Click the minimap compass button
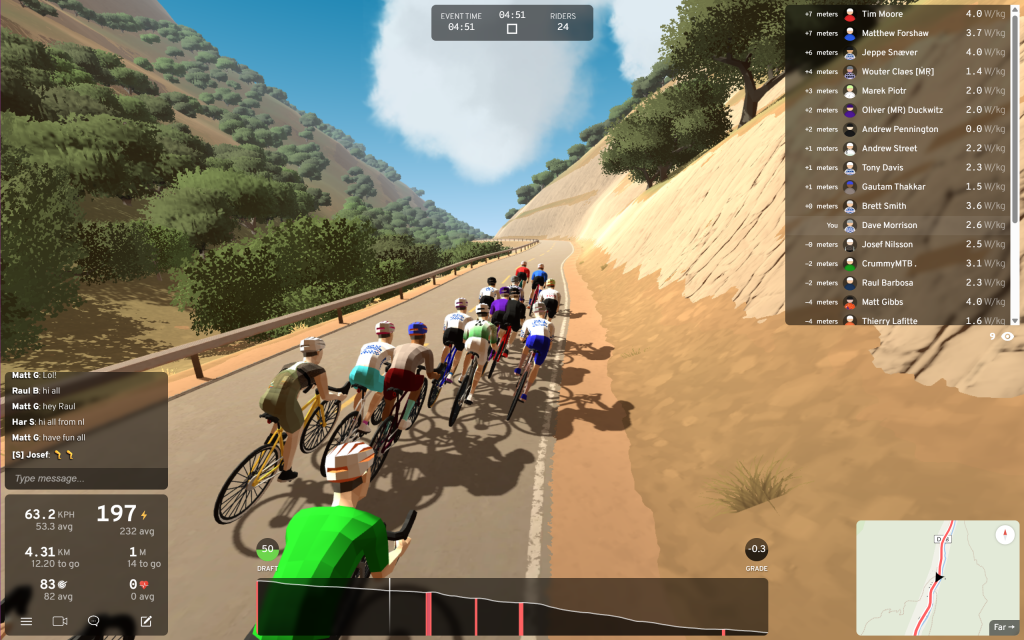 tap(1004, 535)
